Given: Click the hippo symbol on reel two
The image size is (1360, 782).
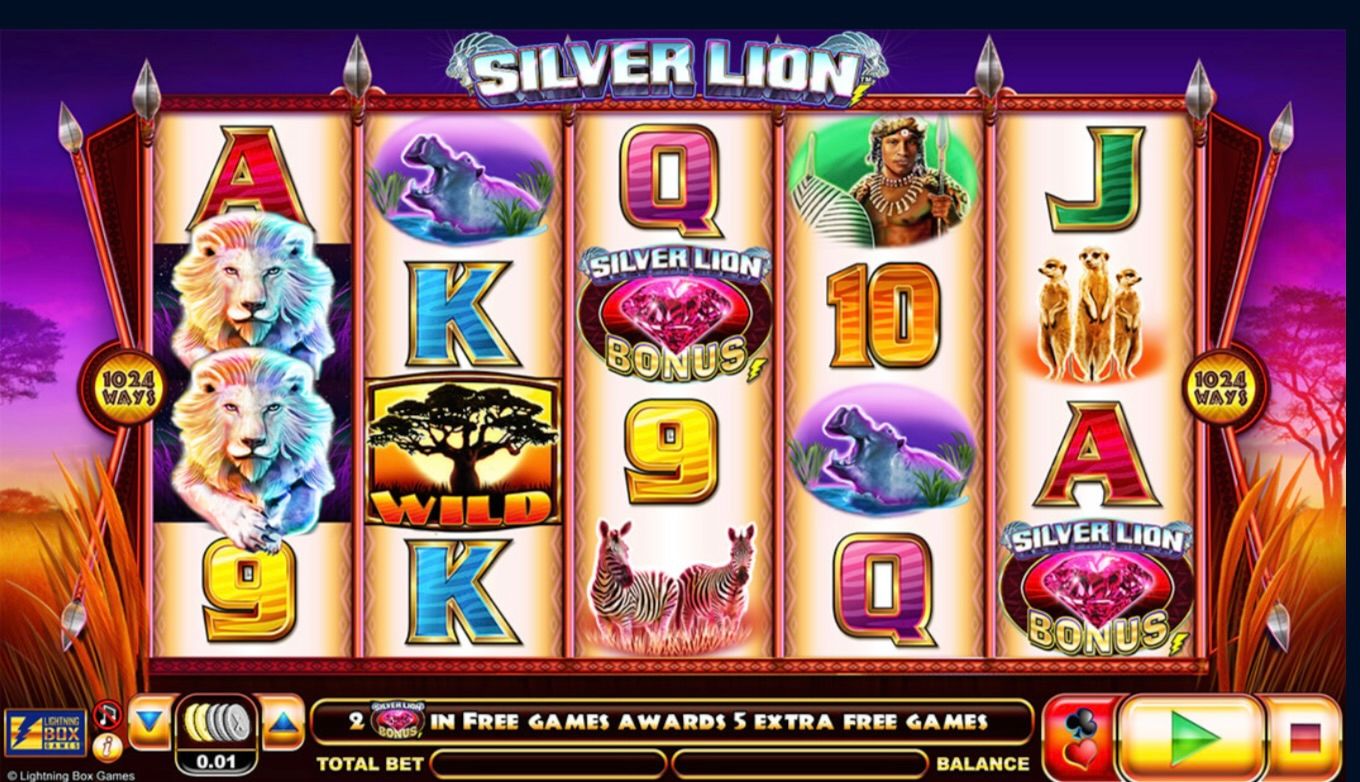Looking at the screenshot, I should (x=459, y=180).
